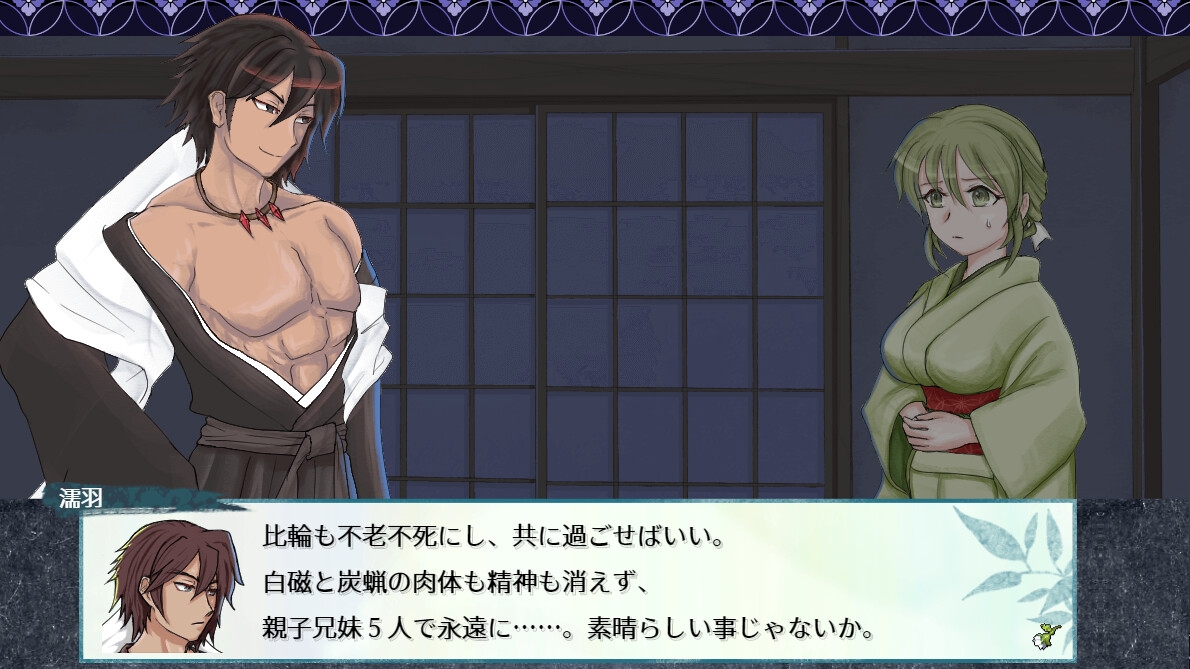Advance the dialogue by clicking the text box

[x=600, y=580]
